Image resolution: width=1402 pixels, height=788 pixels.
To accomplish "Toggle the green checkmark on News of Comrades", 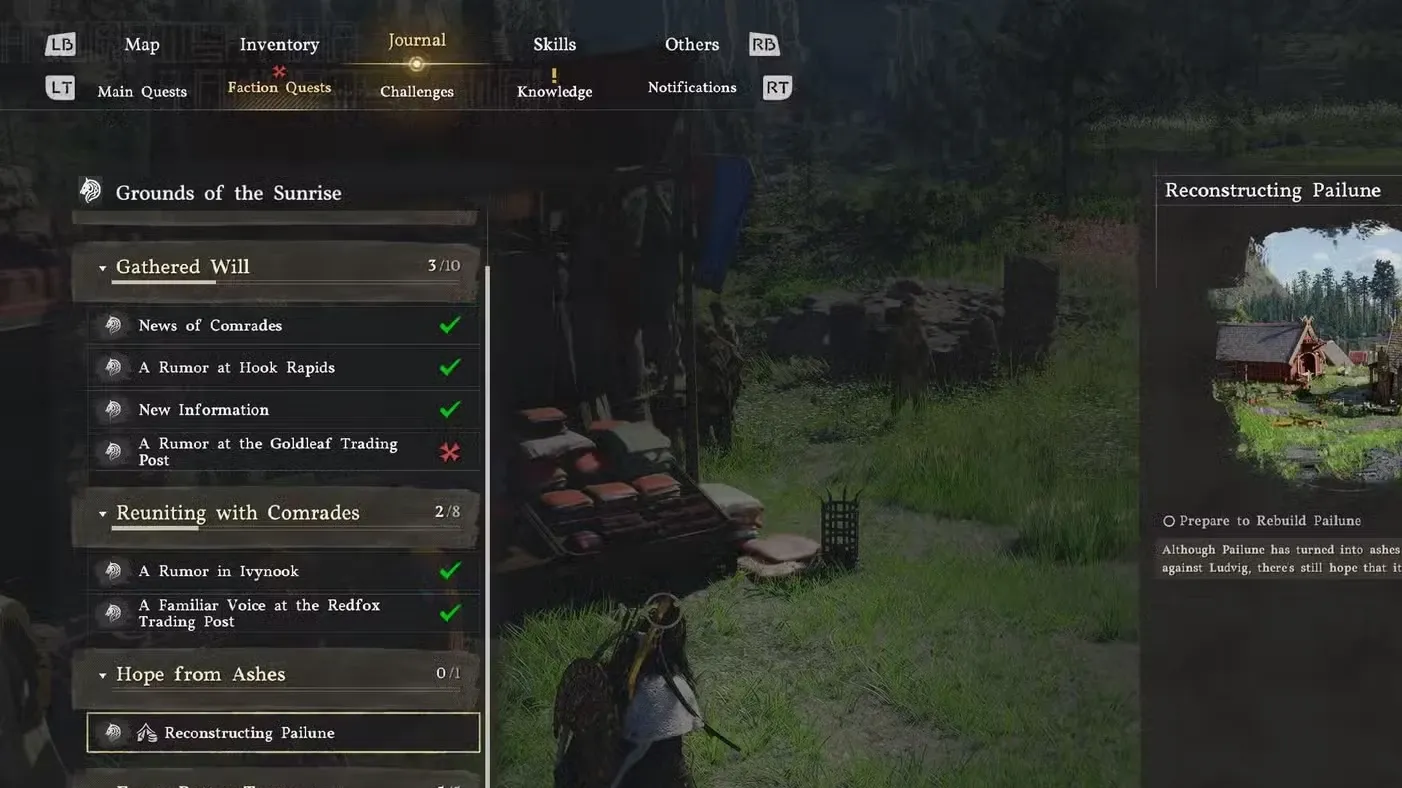I will [449, 325].
